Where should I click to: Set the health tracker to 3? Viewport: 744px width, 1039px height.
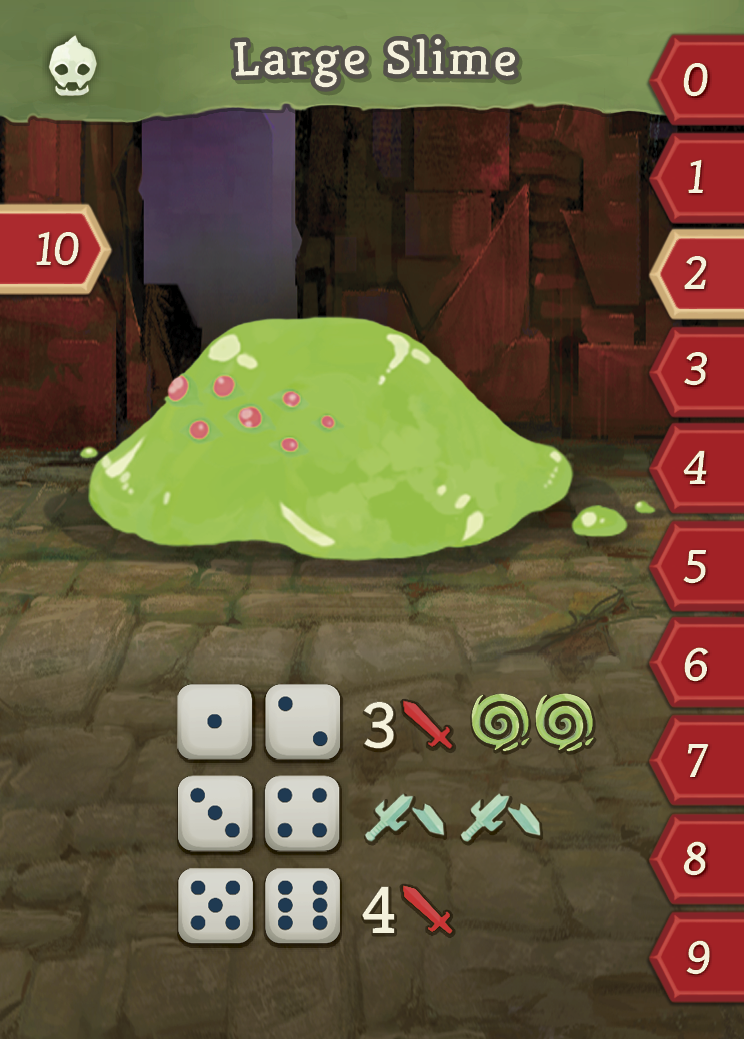pos(697,371)
